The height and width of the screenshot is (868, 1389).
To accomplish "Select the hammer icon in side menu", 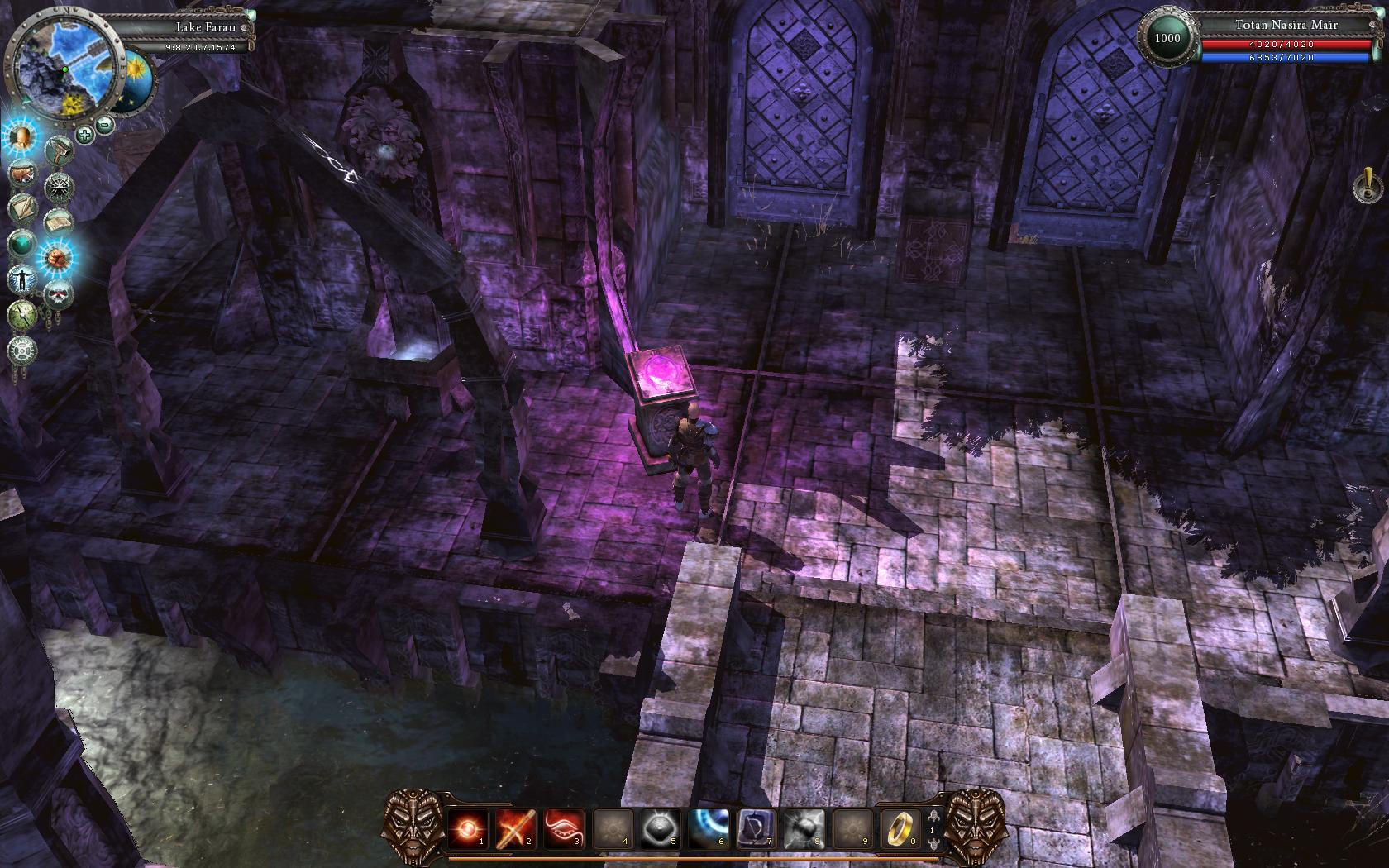I will coord(60,150).
